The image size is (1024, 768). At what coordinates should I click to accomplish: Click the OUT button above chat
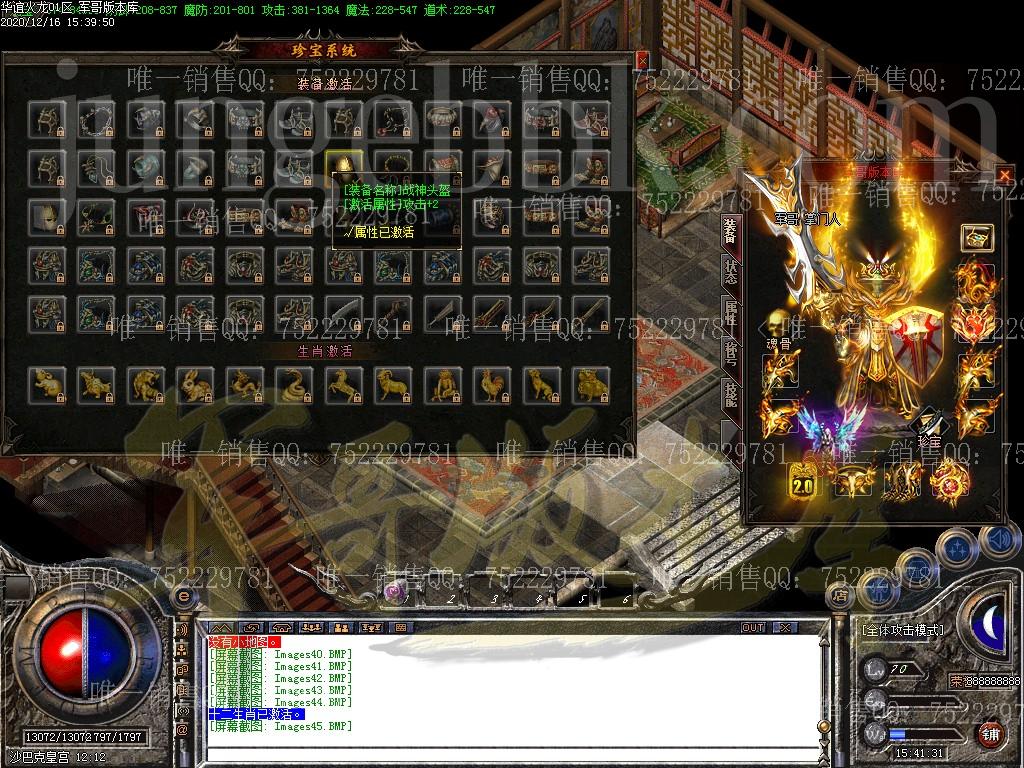pyautogui.click(x=752, y=627)
